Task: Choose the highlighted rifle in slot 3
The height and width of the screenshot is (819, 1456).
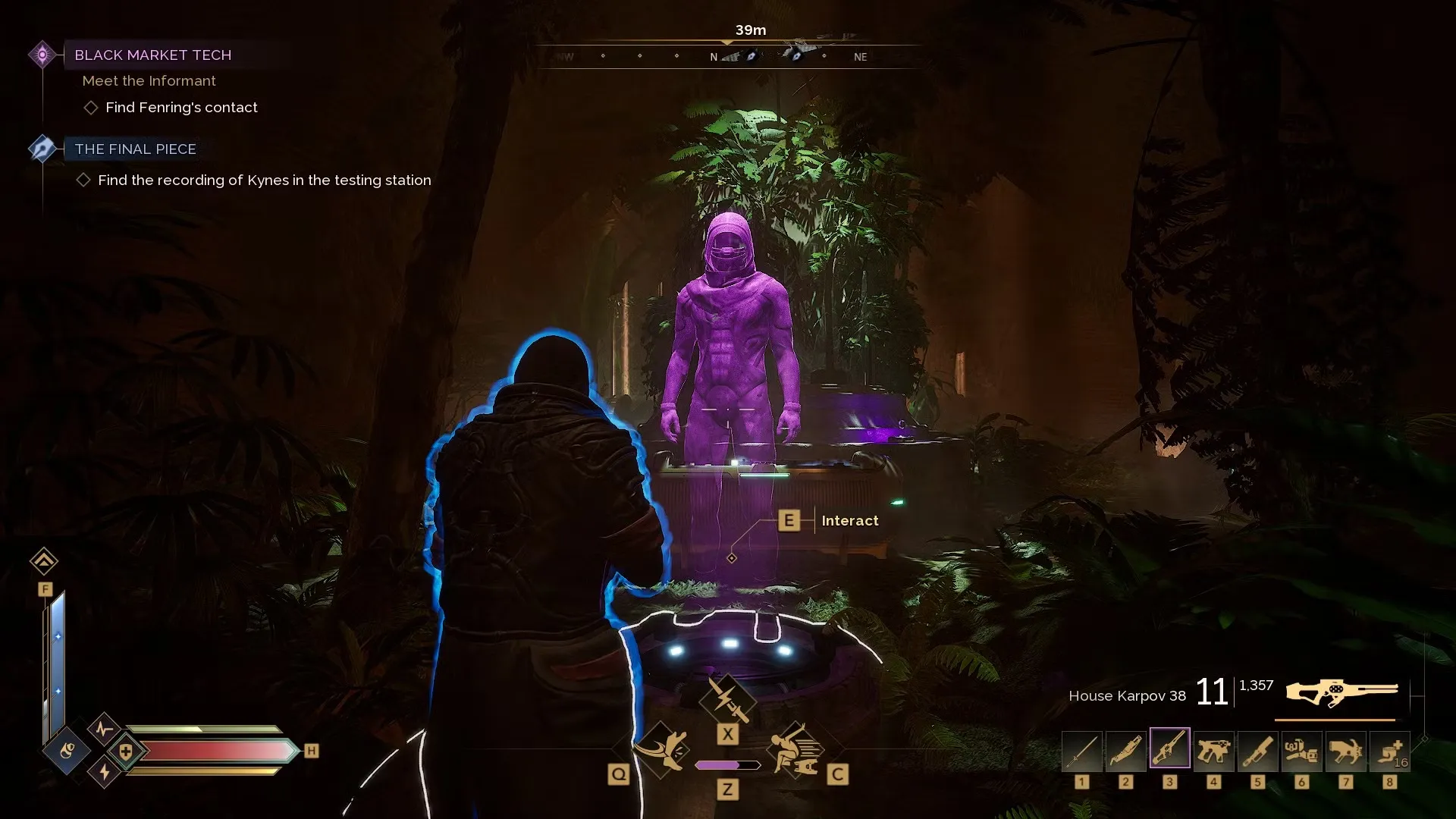Action: [1170, 748]
